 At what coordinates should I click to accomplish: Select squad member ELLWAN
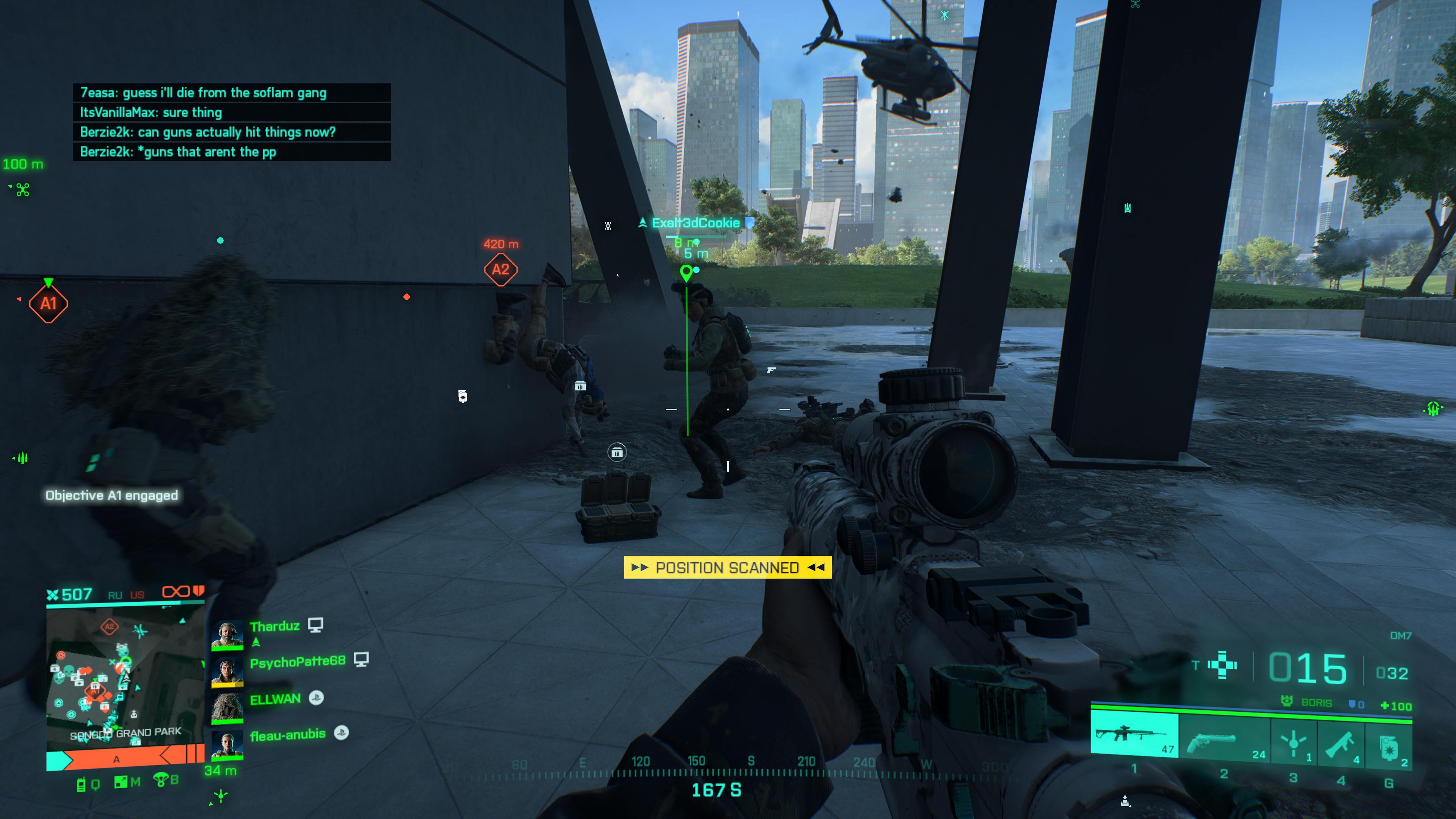pyautogui.click(x=275, y=699)
